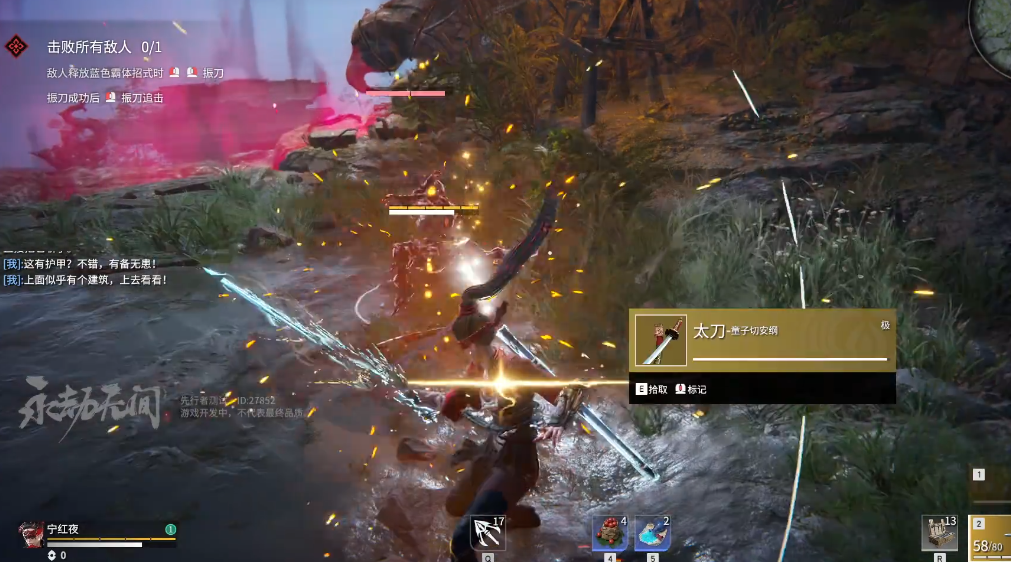
Task: Click the 宁红夜 character portrait
Action: (31, 535)
